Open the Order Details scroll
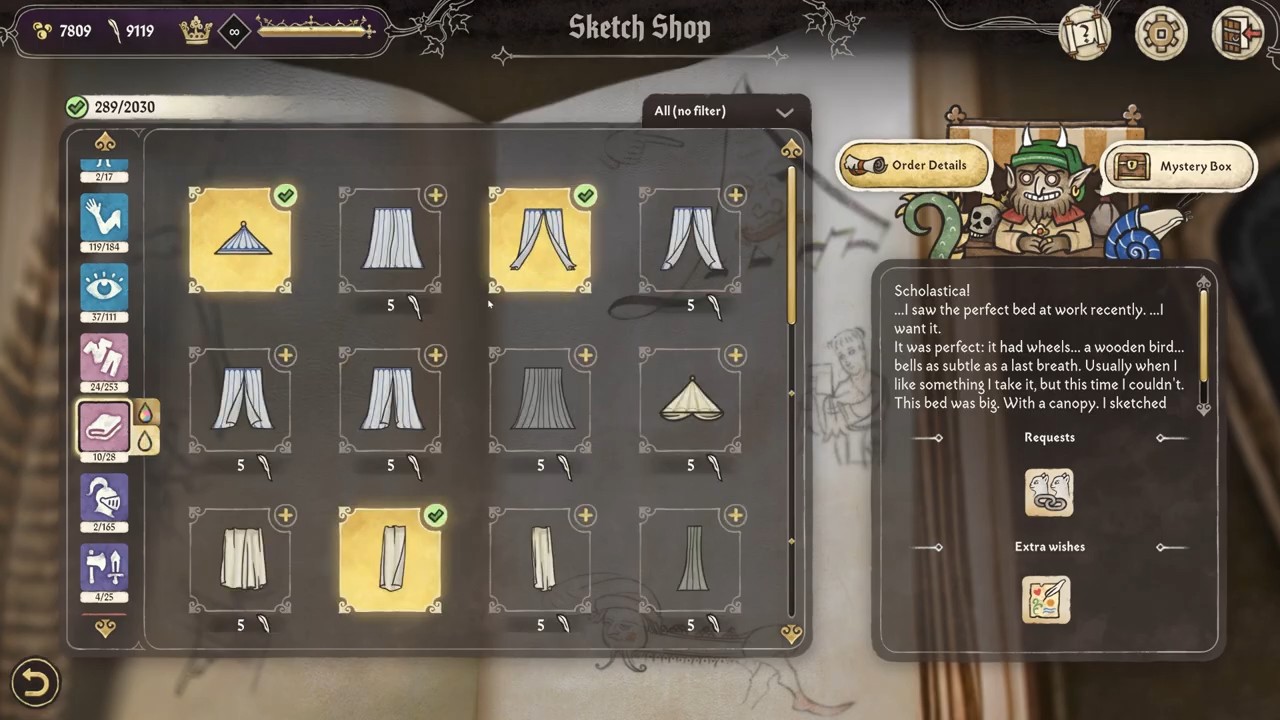 click(x=915, y=166)
